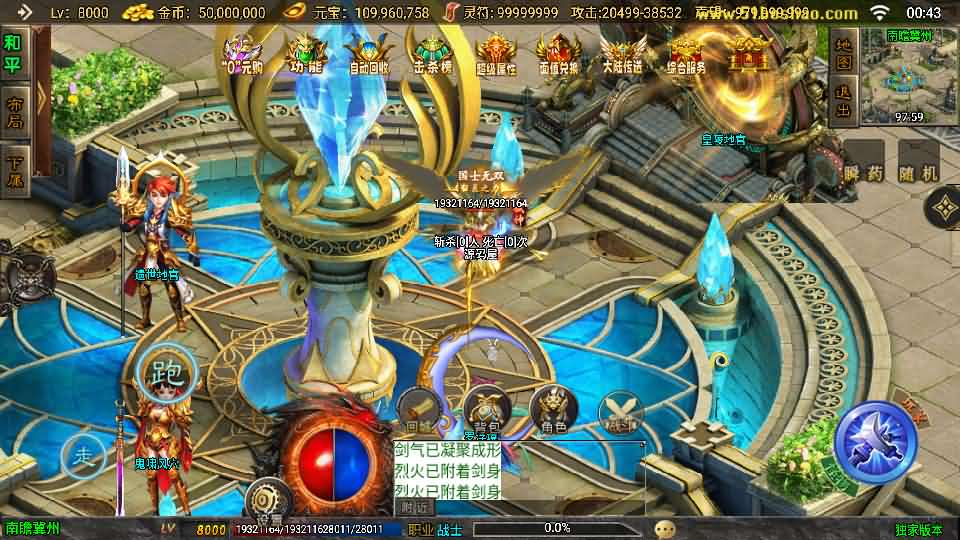Open the 大陆传送 teleport menu
The height and width of the screenshot is (540, 960).
[x=622, y=54]
